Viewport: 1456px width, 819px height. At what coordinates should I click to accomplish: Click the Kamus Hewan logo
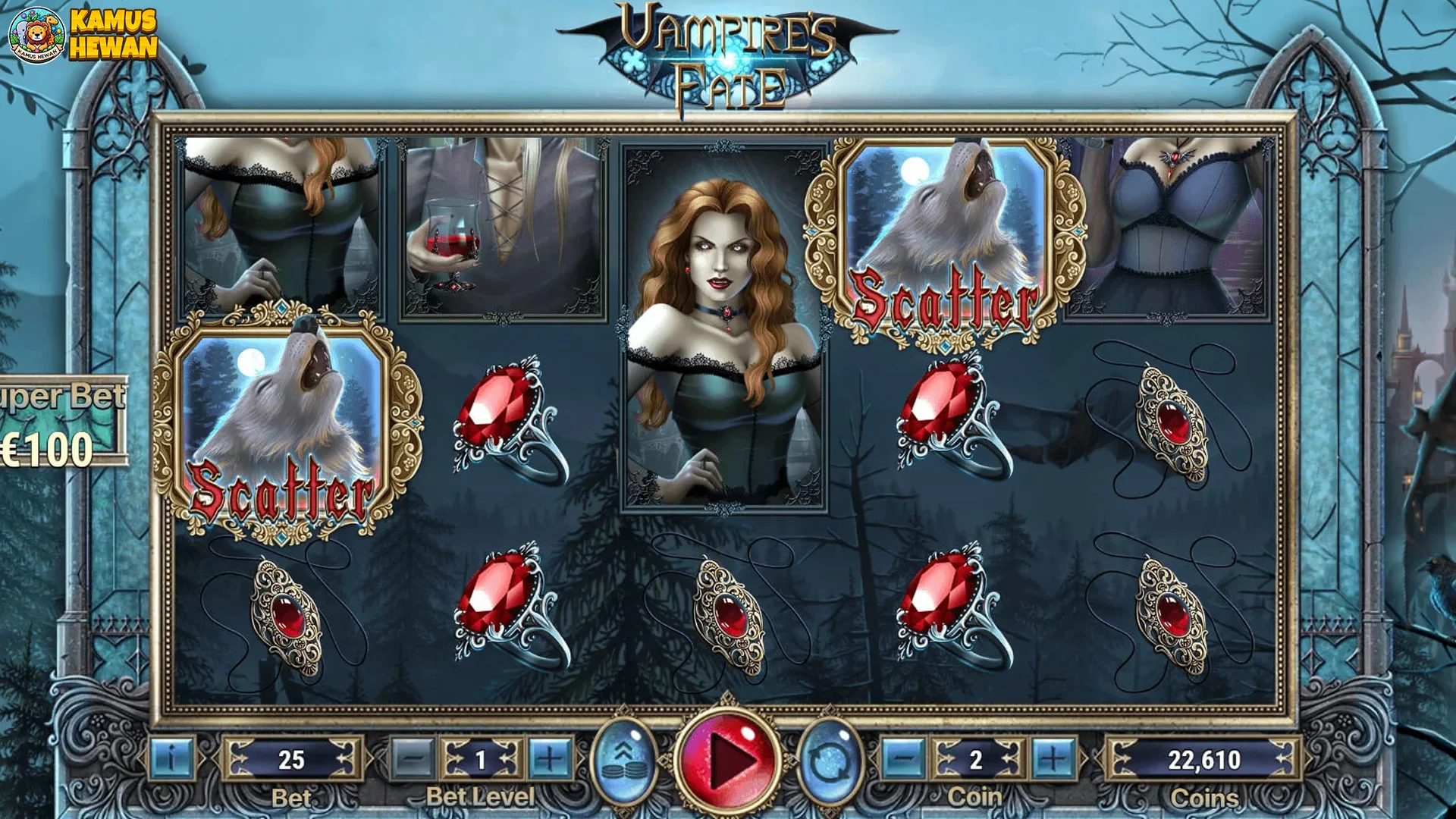[83, 35]
